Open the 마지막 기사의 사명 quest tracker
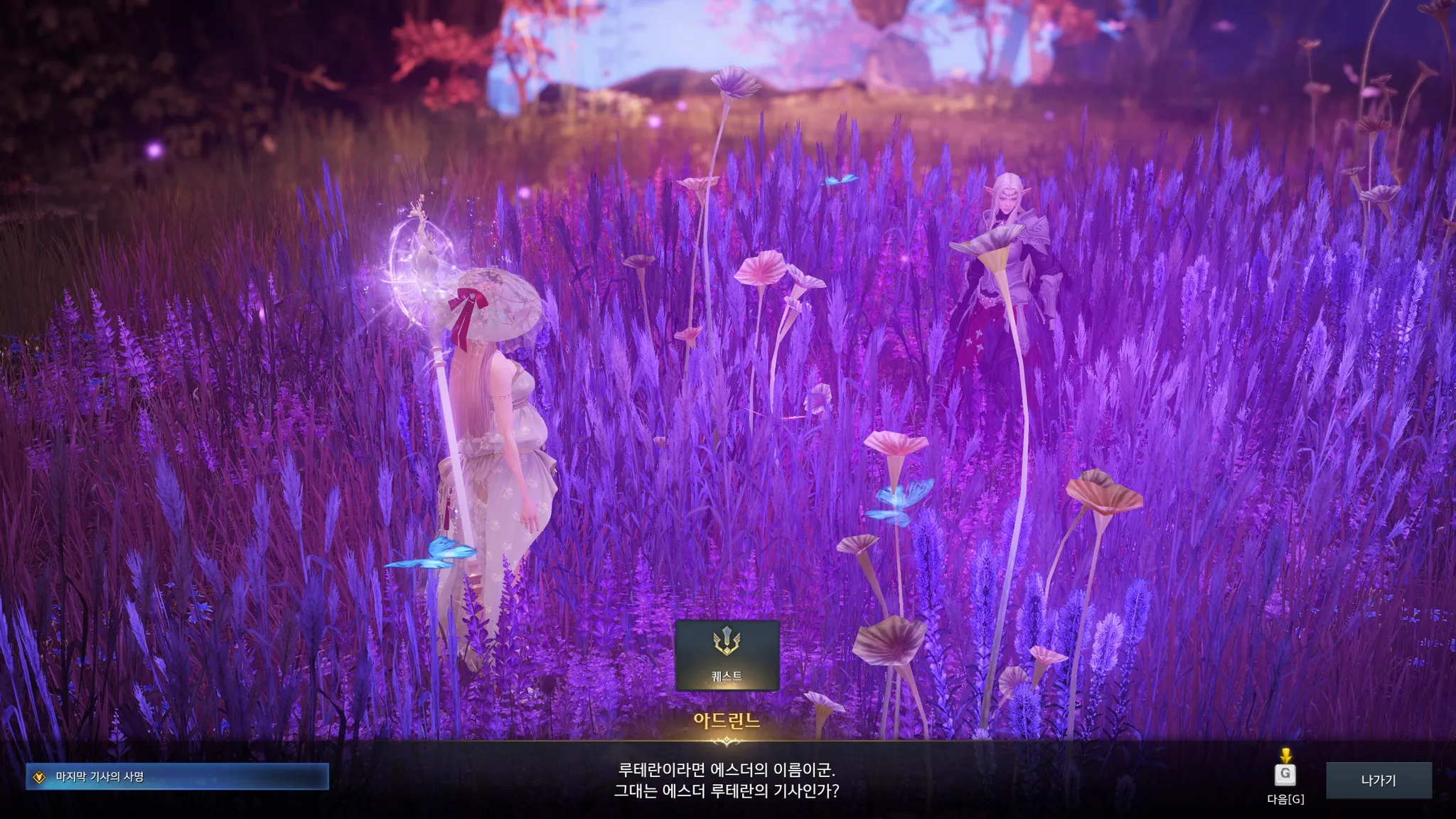Screen dimensions: 1456x819 pyautogui.click(x=177, y=777)
